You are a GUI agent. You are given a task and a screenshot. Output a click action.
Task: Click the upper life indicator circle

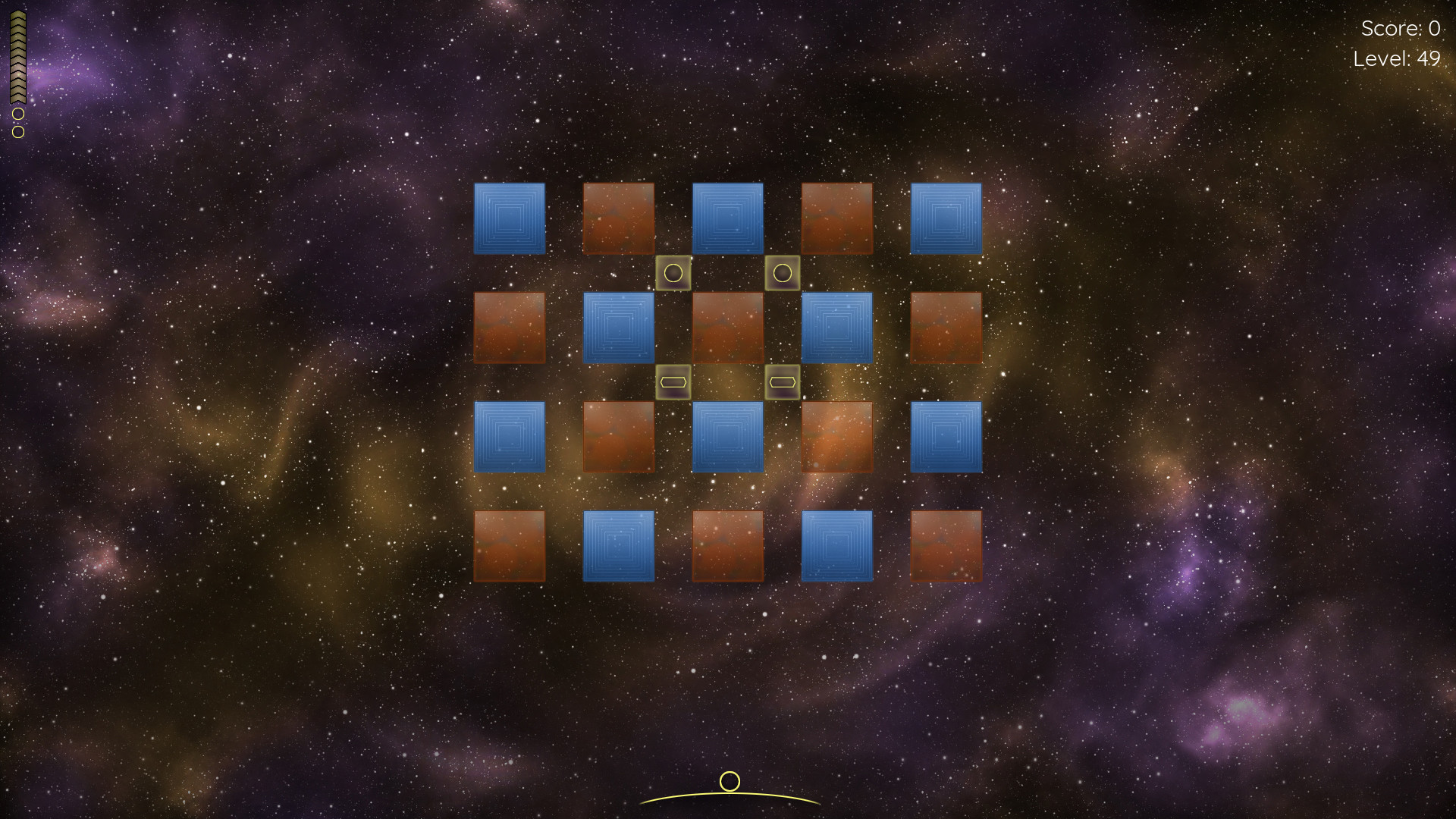tap(17, 115)
